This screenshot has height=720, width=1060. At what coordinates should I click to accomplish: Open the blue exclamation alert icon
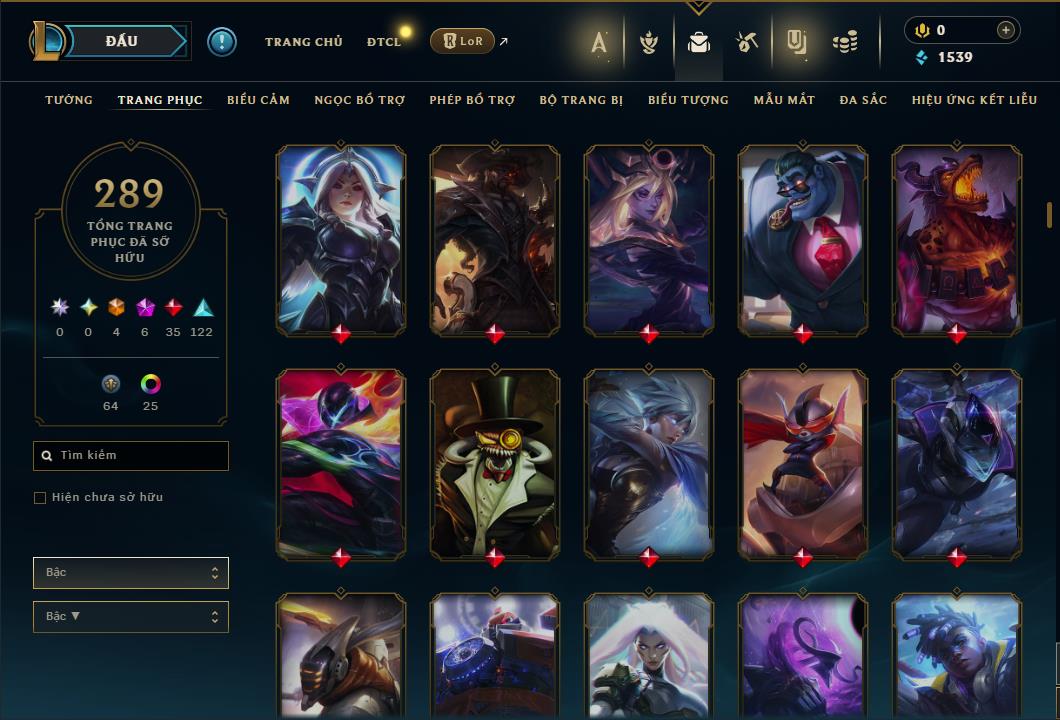tap(221, 42)
